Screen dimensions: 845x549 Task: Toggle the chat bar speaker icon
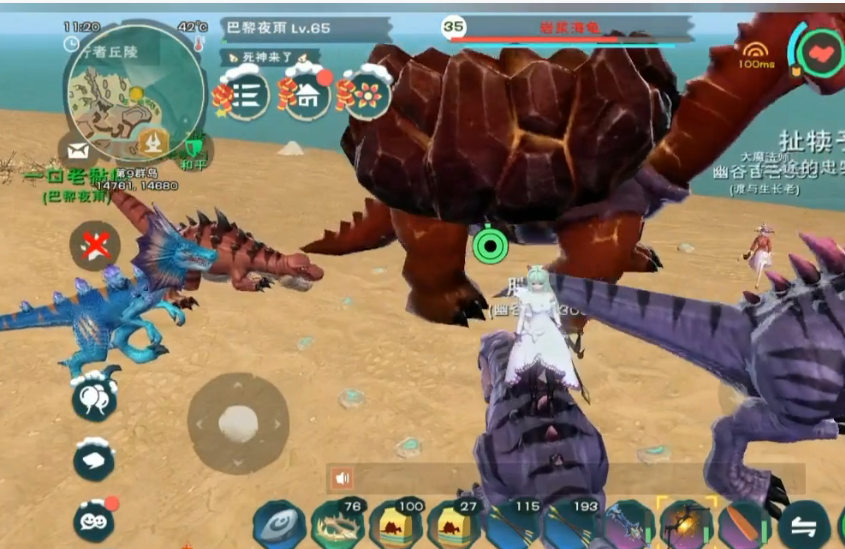343,478
